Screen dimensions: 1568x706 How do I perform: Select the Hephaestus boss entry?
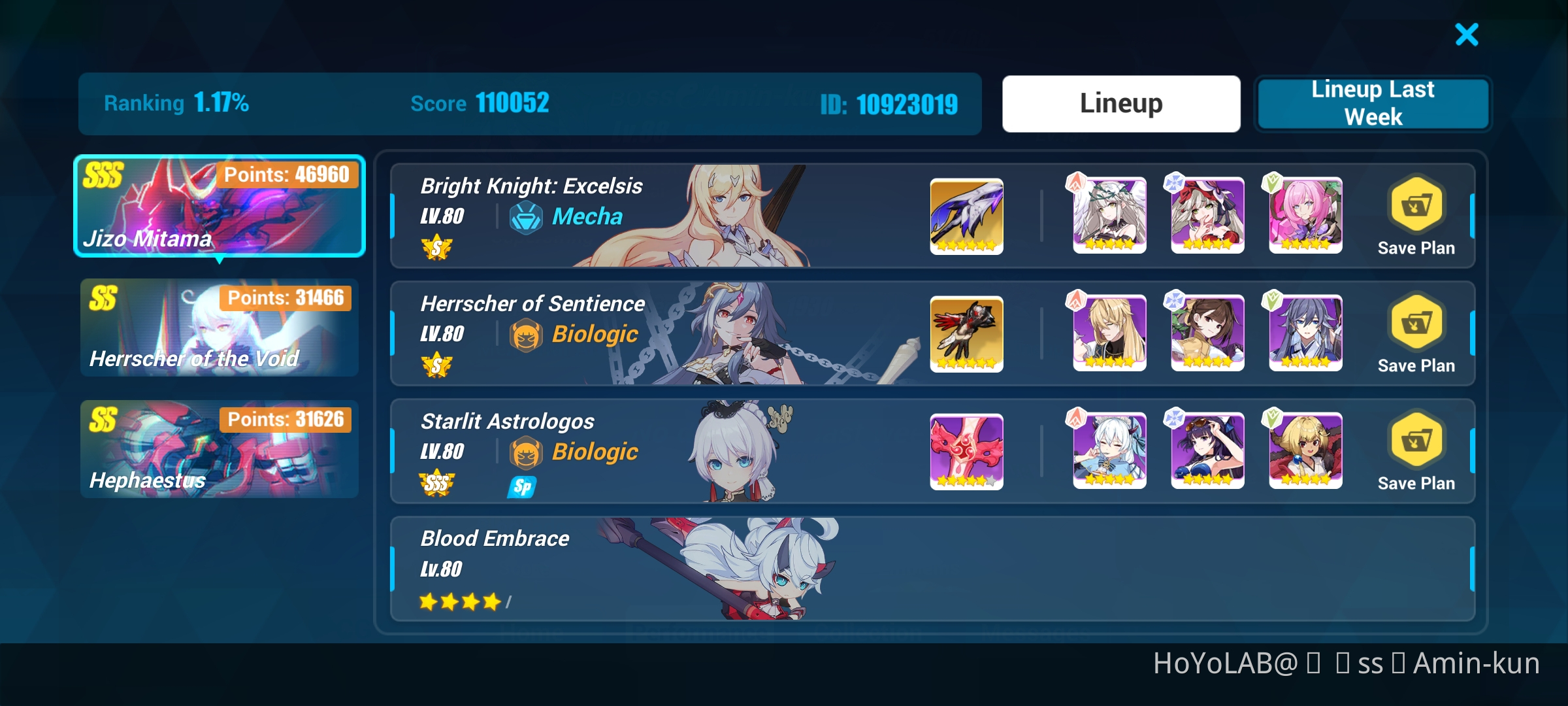tap(220, 448)
